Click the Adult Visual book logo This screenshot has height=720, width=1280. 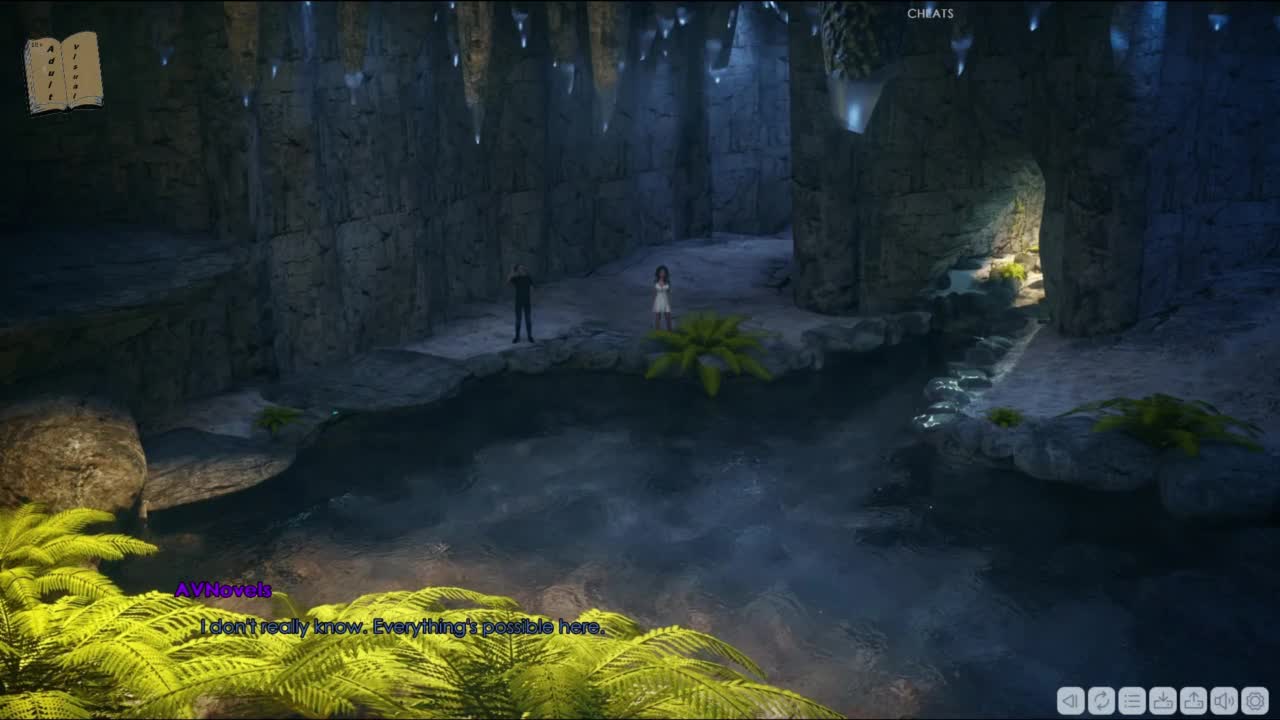pyautogui.click(x=63, y=72)
